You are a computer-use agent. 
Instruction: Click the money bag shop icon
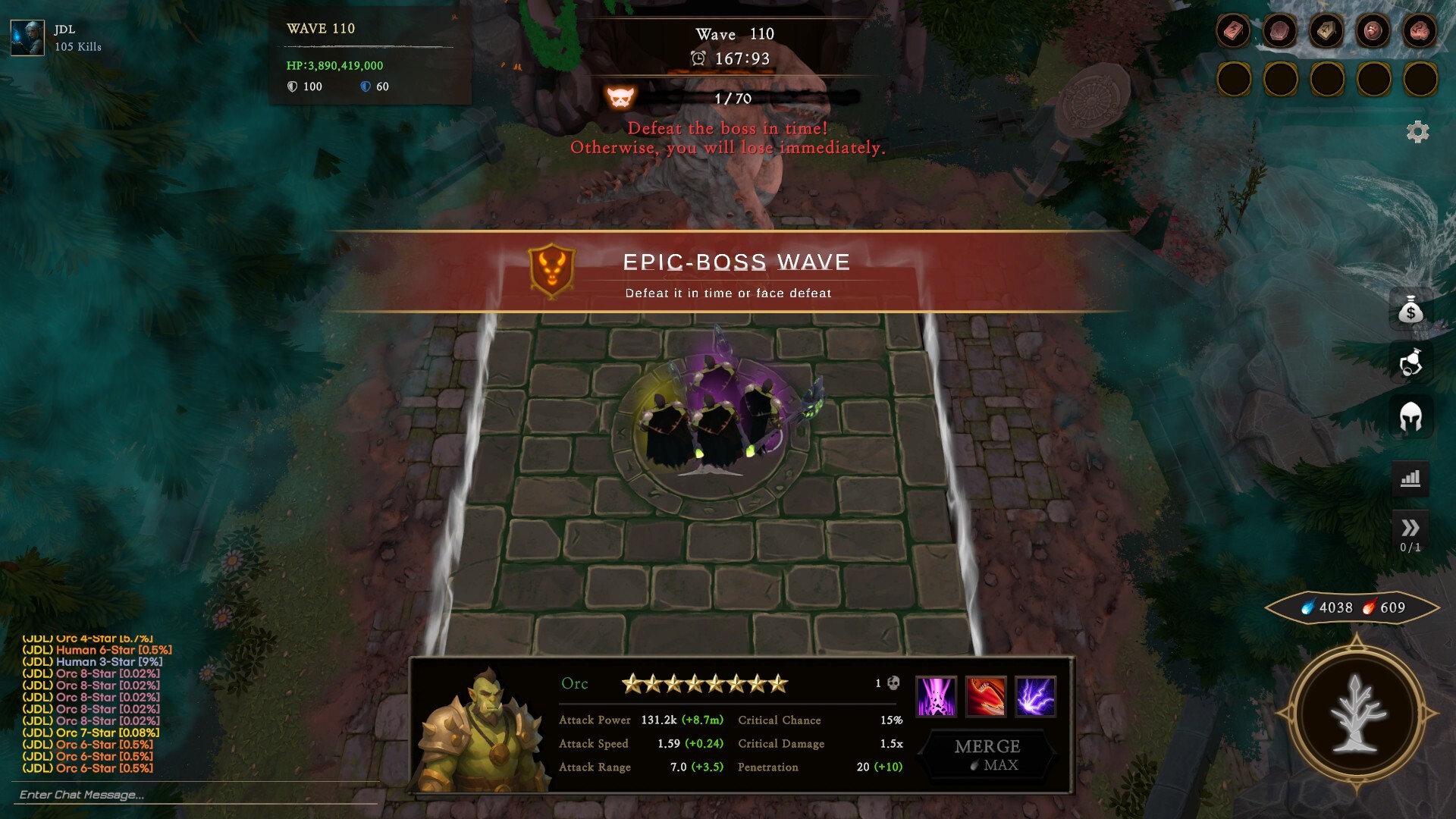(1410, 309)
